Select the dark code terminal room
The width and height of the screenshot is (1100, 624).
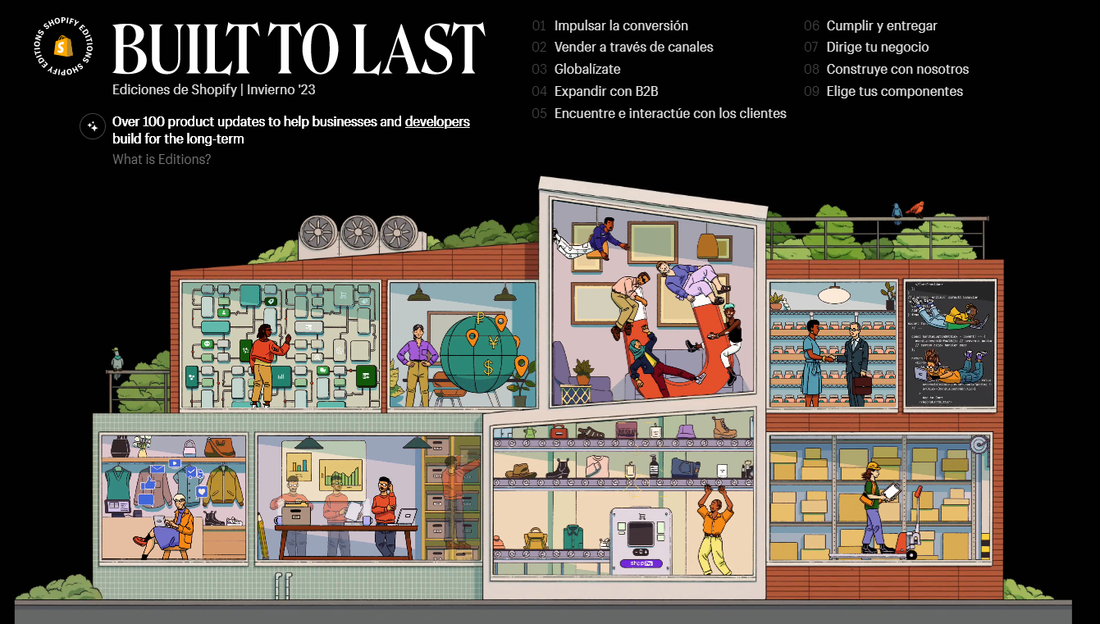[950, 345]
